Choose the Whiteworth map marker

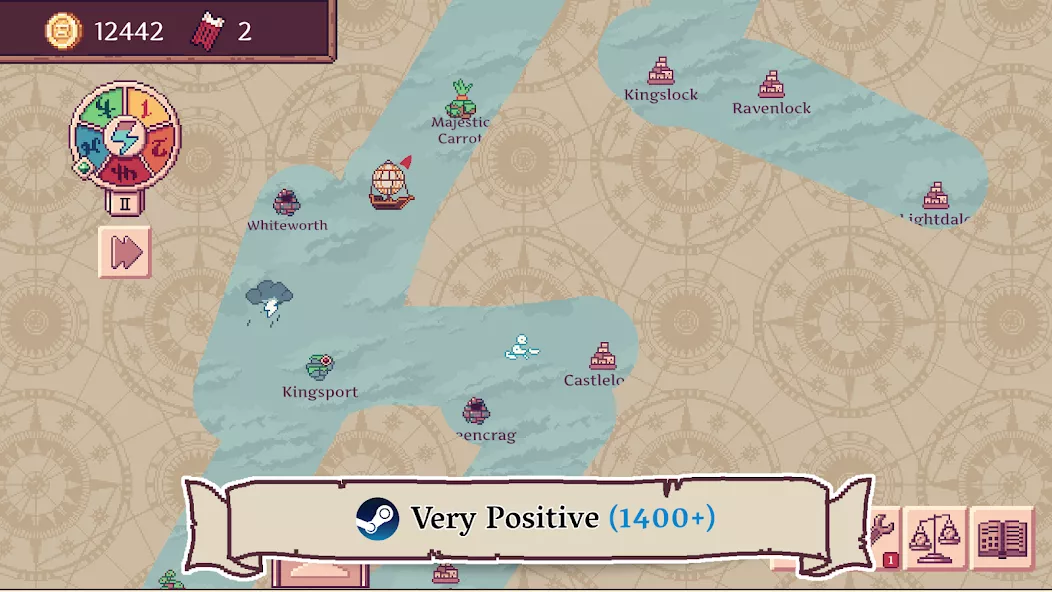(287, 202)
